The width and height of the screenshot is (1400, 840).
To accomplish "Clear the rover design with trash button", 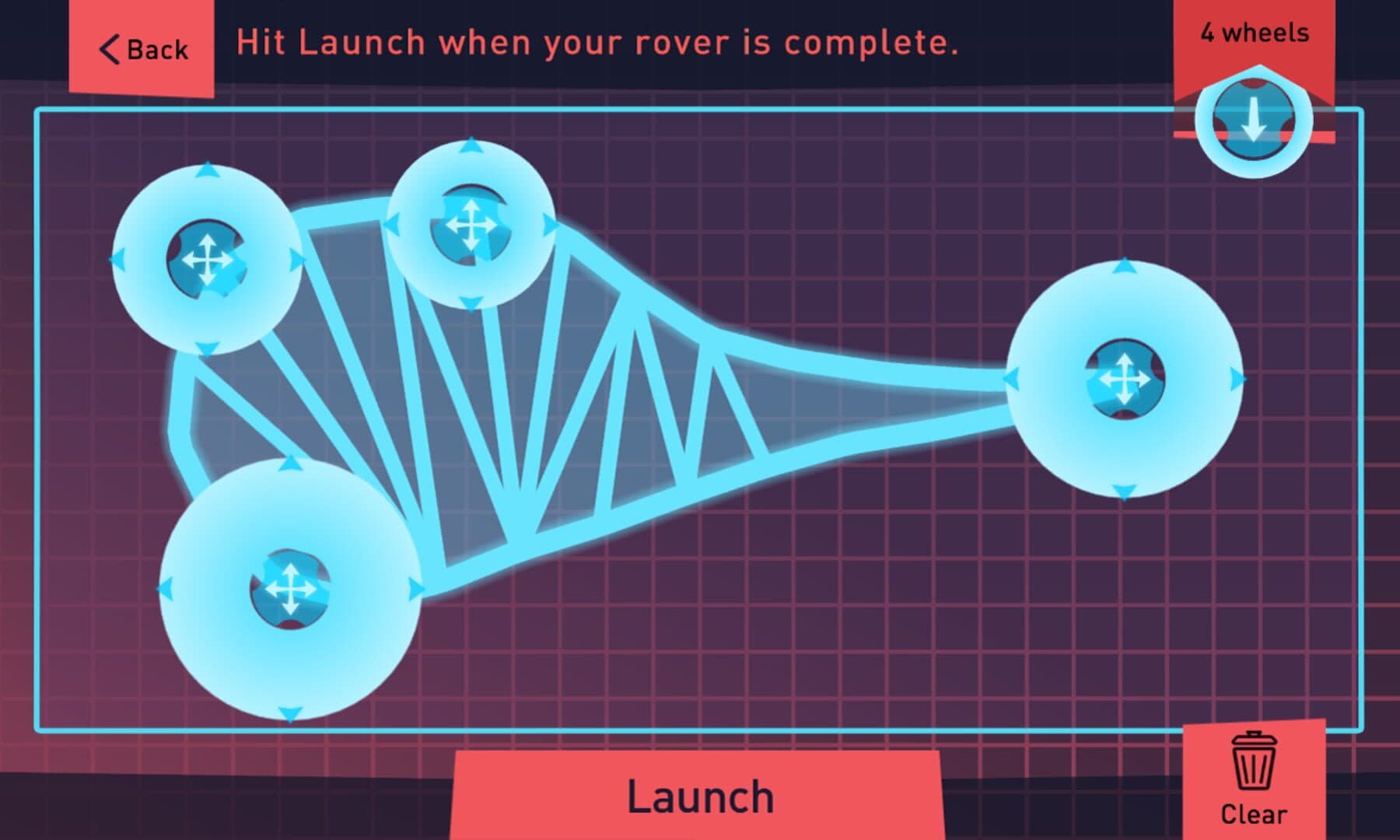I will (x=1253, y=779).
